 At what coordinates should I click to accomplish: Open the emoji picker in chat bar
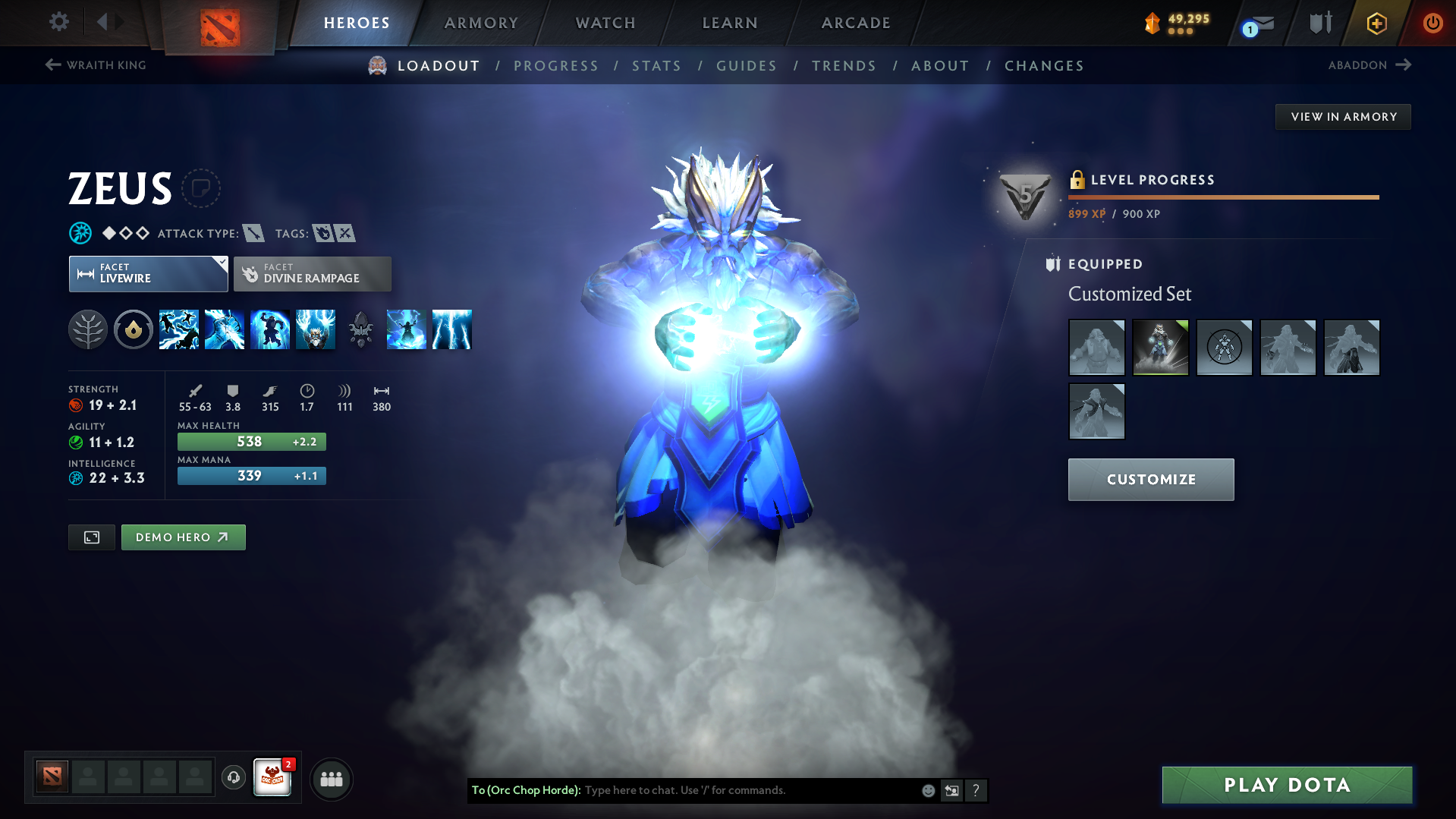pyautogui.click(x=928, y=790)
